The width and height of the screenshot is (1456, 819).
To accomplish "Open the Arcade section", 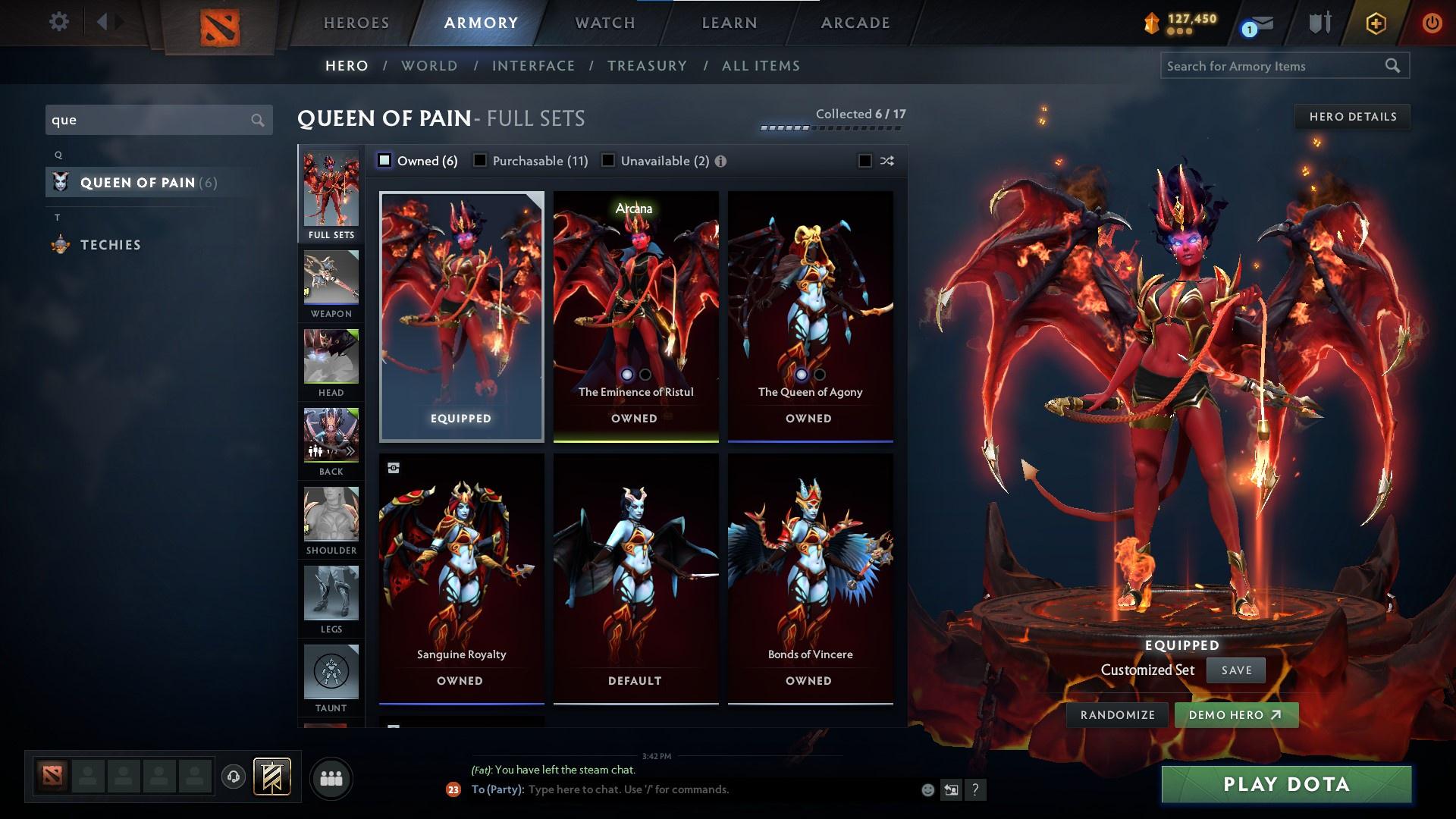I will point(855,23).
